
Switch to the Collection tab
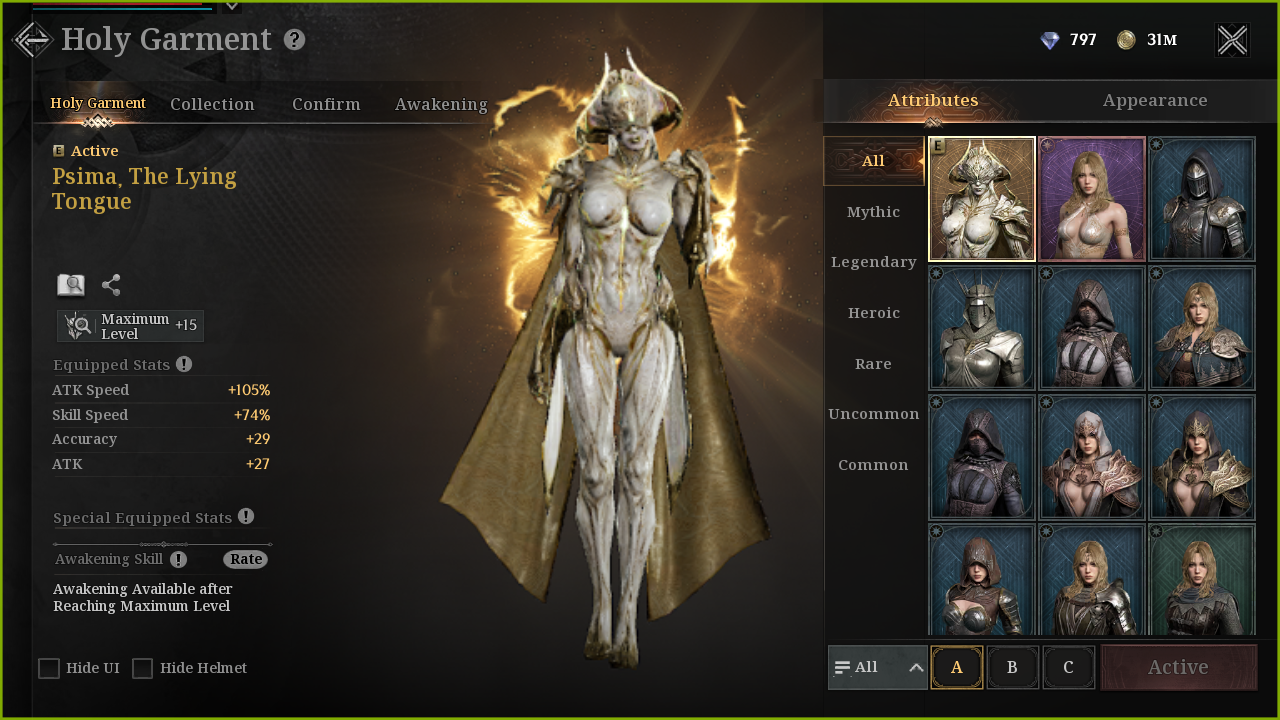[x=212, y=104]
